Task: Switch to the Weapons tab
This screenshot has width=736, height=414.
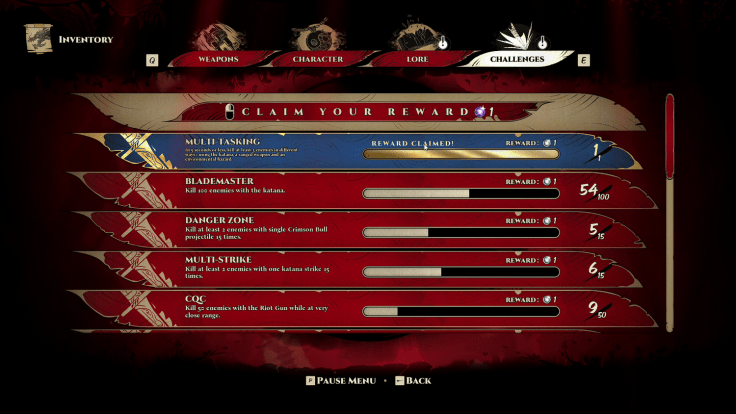Action: coord(216,59)
